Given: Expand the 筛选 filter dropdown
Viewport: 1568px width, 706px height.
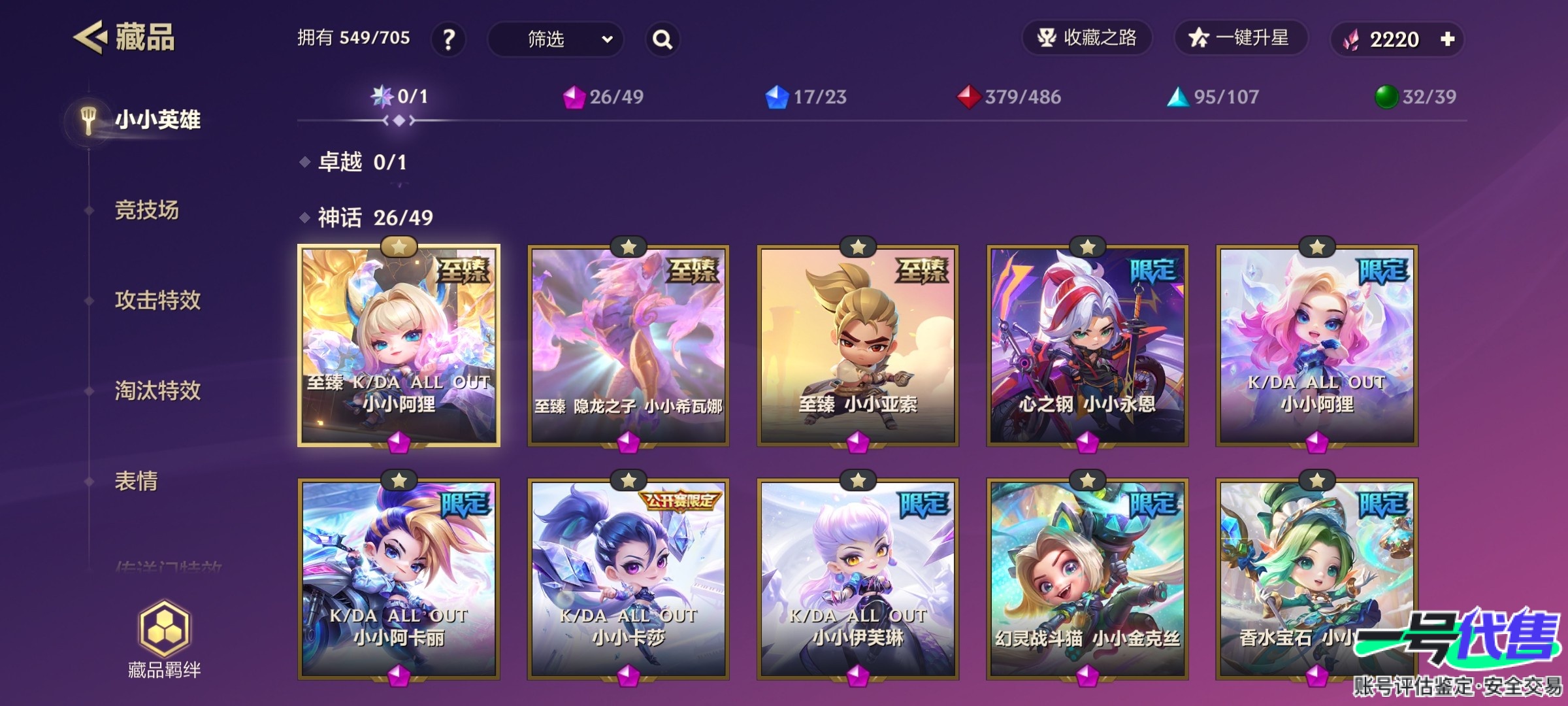Looking at the screenshot, I should (555, 39).
